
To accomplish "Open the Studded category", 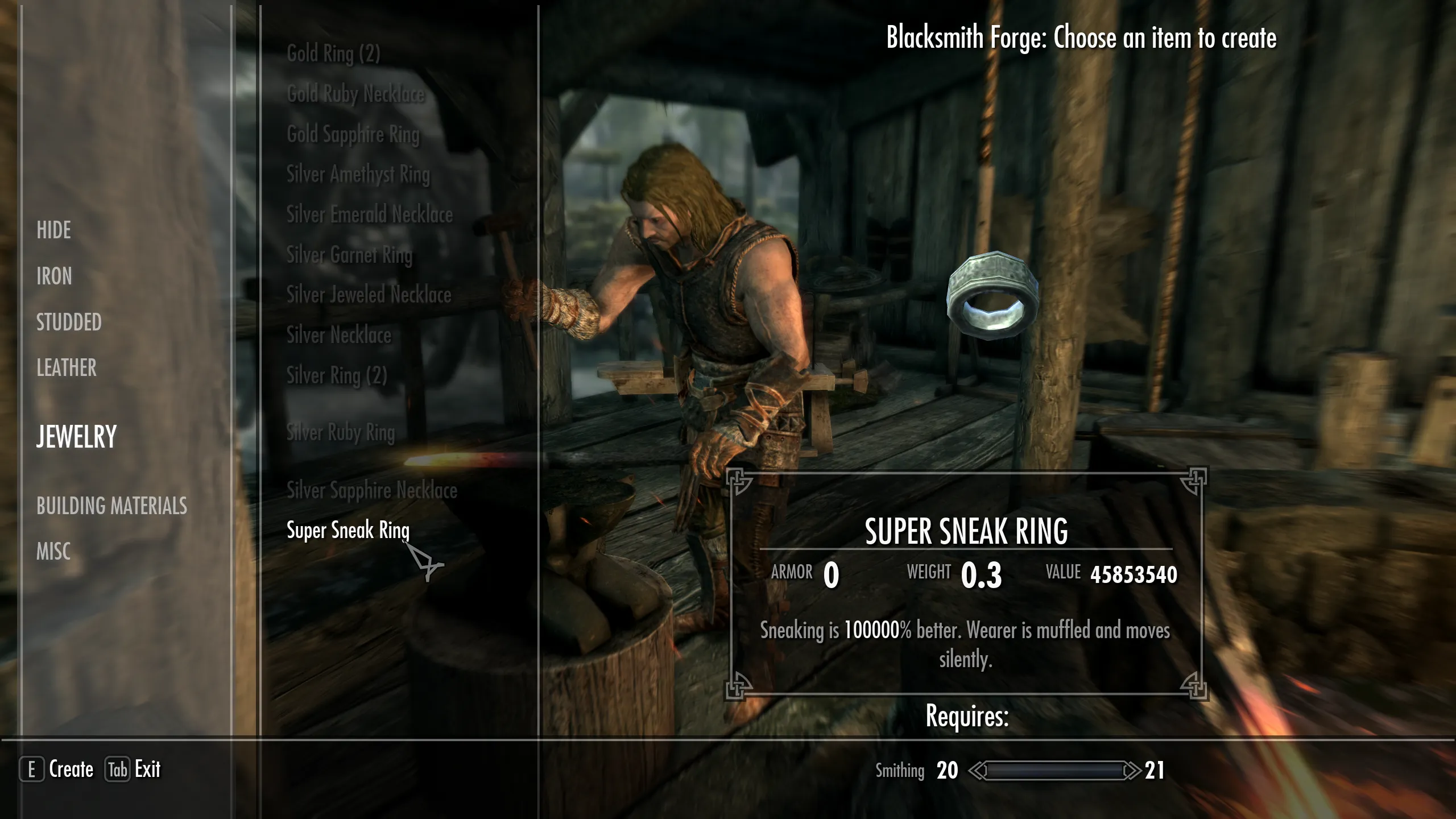I will pyautogui.click(x=69, y=322).
